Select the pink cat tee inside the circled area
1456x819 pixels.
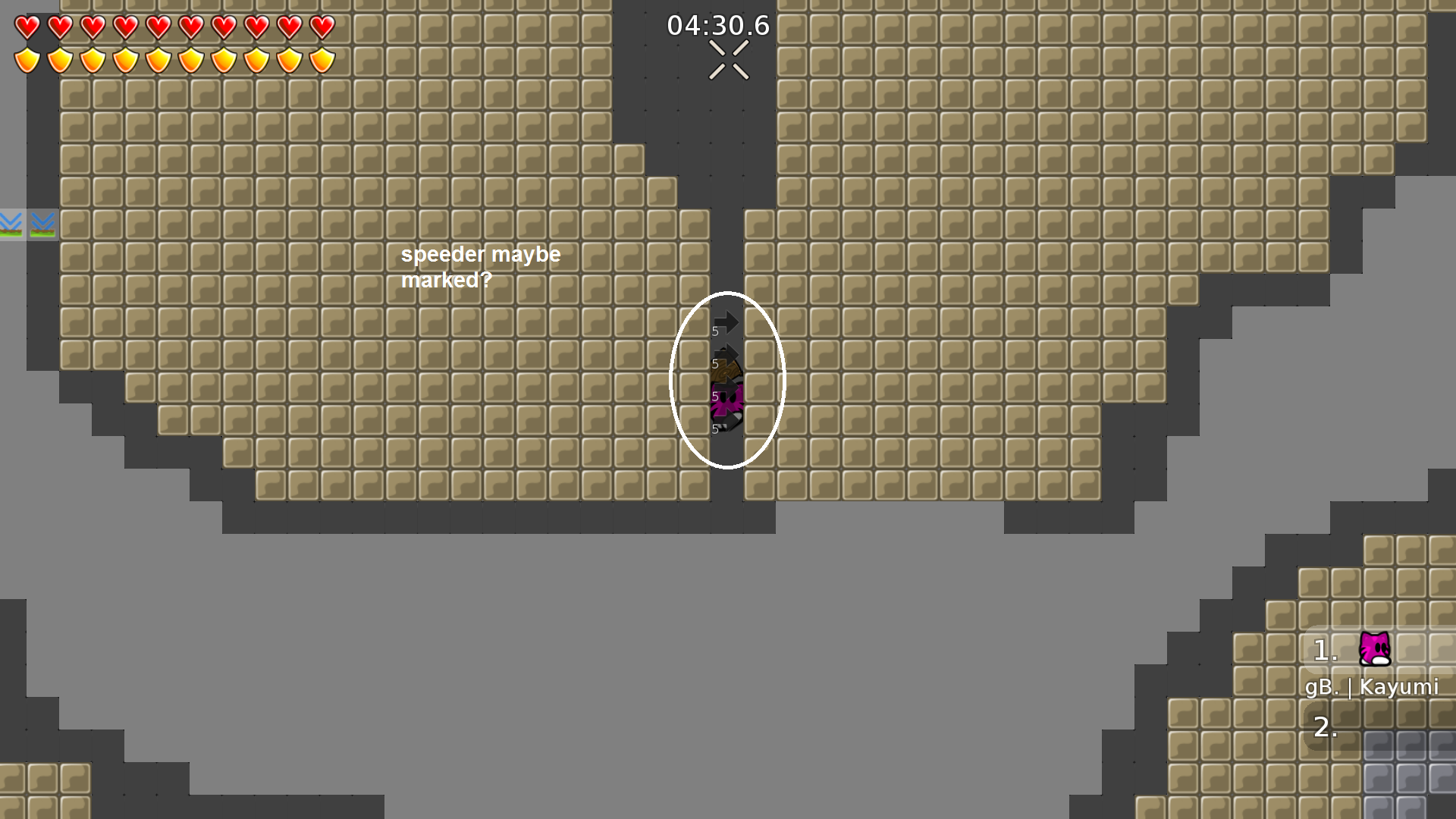(725, 402)
